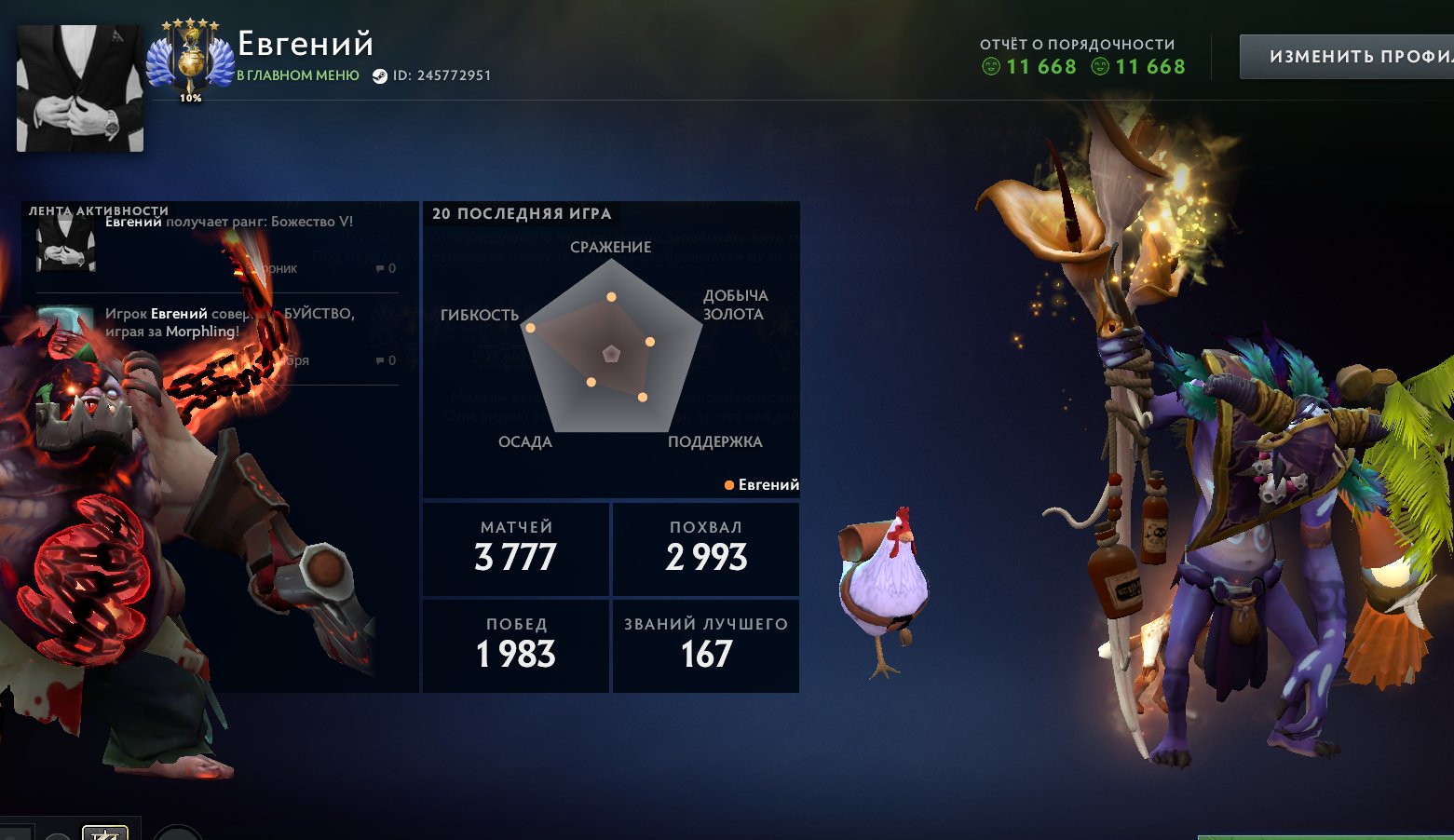Open the 20 ПОСЛЕДНЯЯ ИГРА stats selector
The width and height of the screenshot is (1454, 840).
[x=522, y=213]
